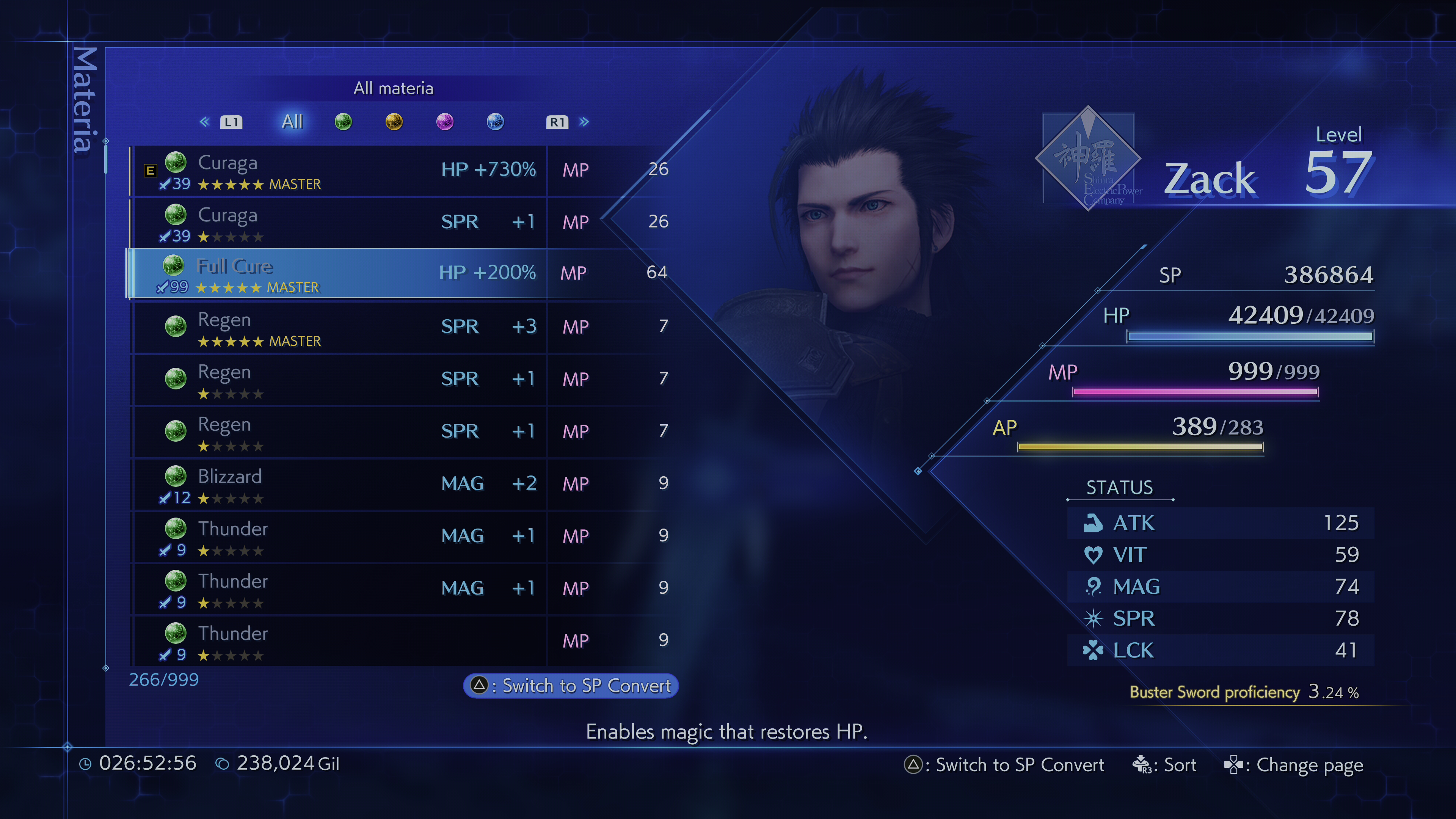The width and height of the screenshot is (1456, 819).
Task: Select the All materia tab
Action: coord(292,121)
